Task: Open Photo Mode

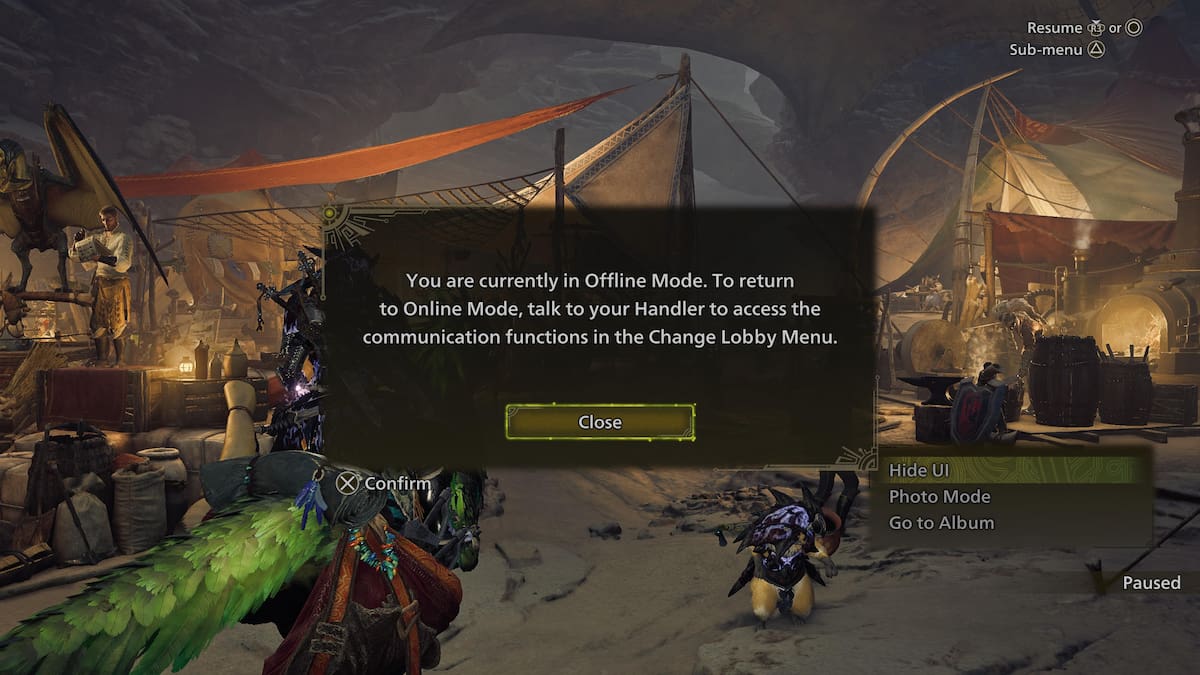Action: click(939, 496)
